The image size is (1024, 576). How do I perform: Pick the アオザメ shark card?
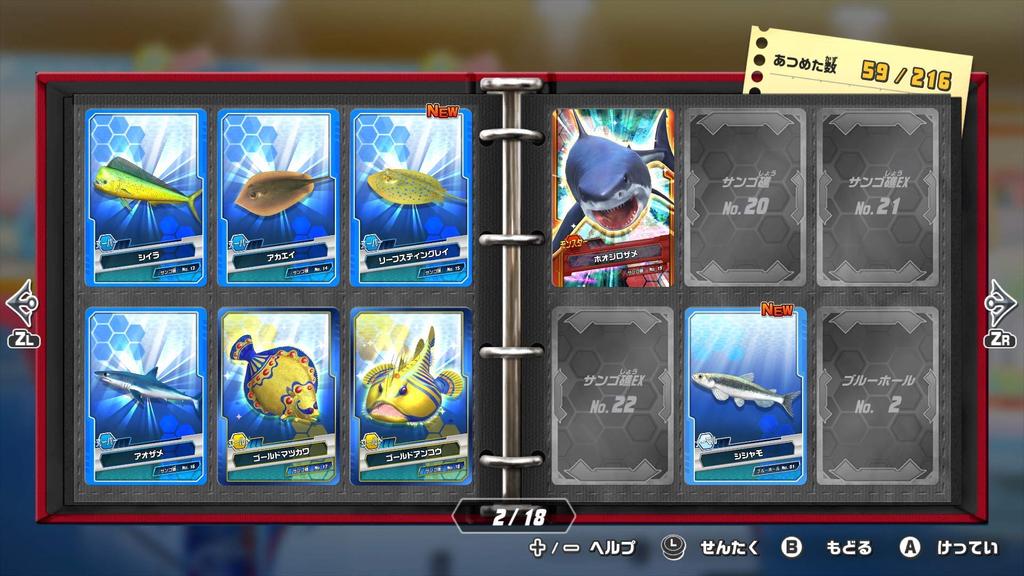coord(146,396)
